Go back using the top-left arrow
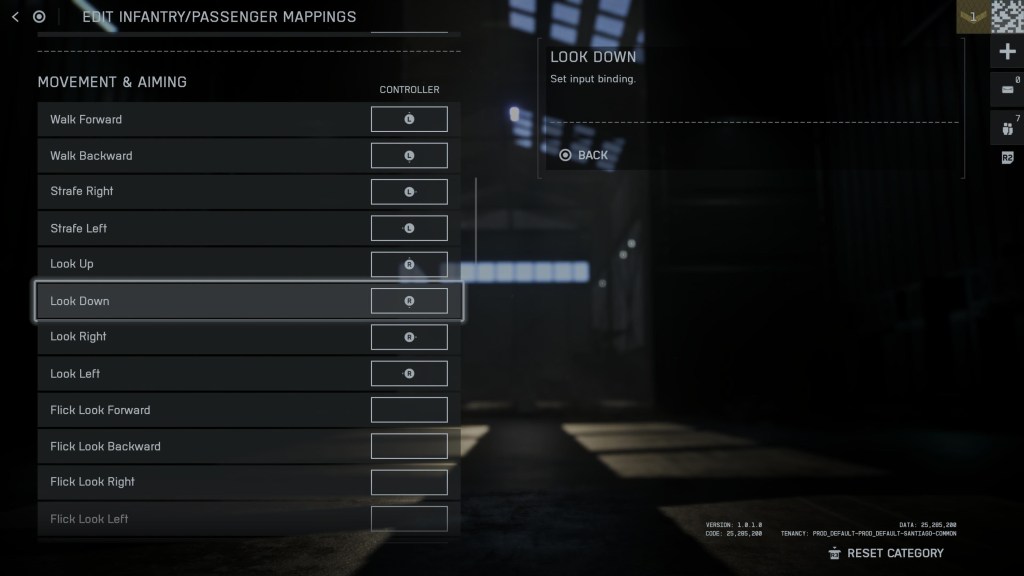 point(15,17)
